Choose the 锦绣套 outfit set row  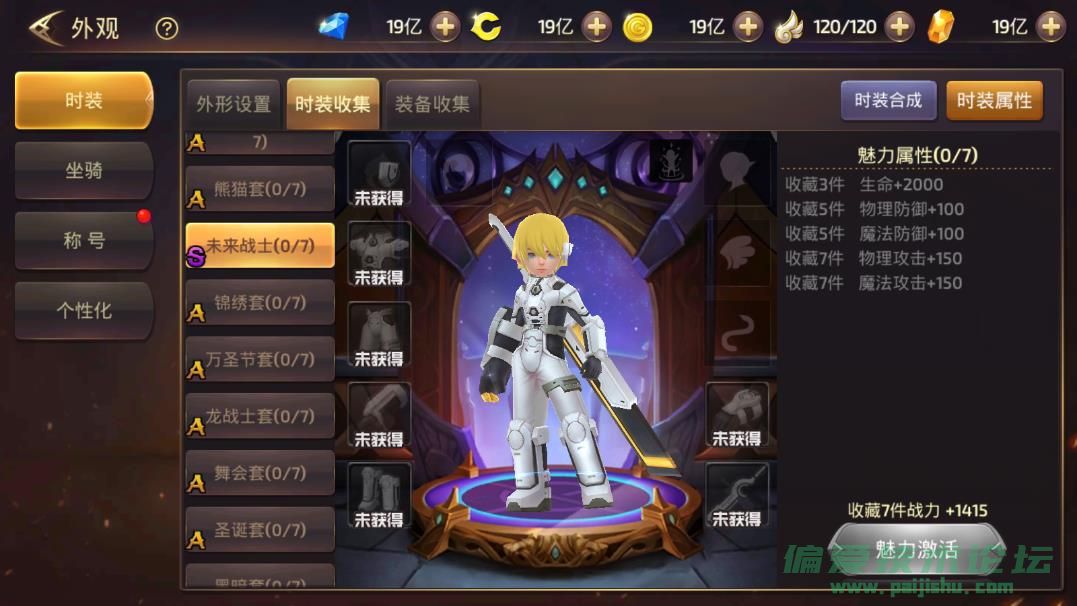[260, 302]
